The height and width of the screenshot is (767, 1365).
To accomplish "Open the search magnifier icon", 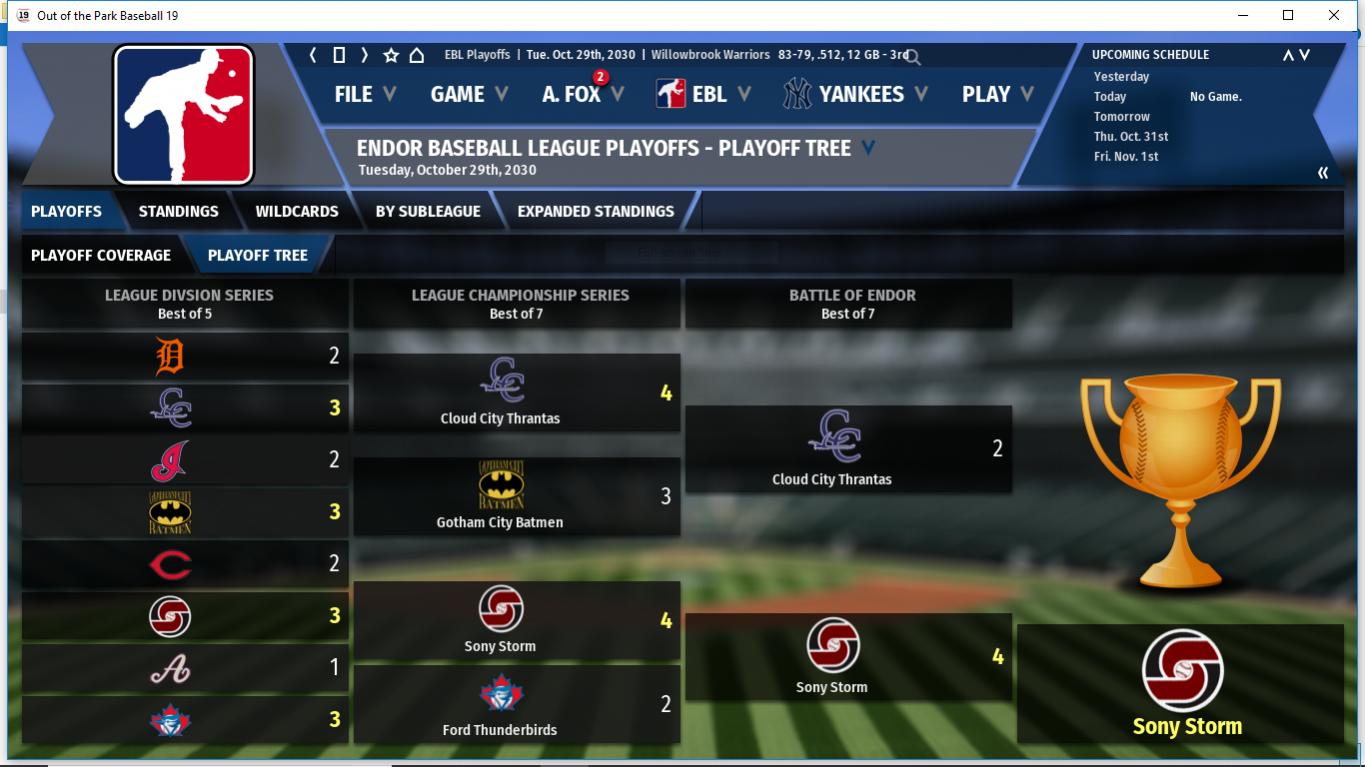I will pyautogui.click(x=913, y=57).
